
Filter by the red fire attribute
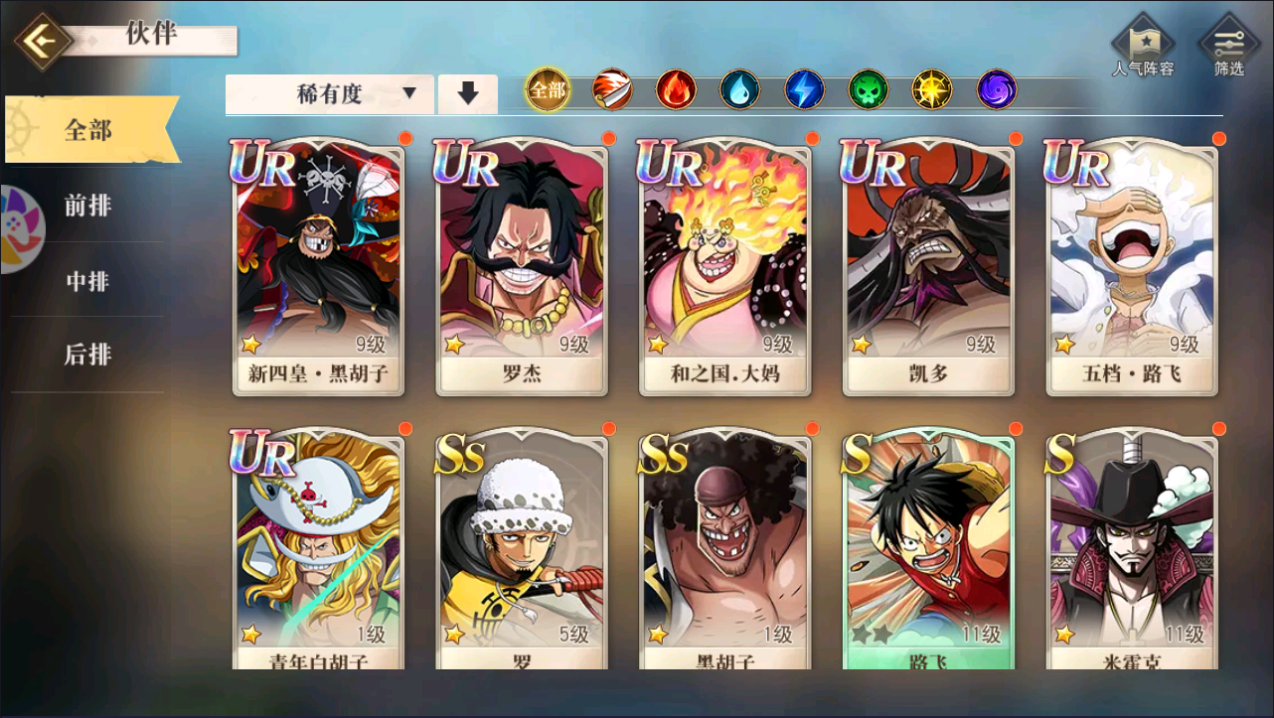click(676, 91)
